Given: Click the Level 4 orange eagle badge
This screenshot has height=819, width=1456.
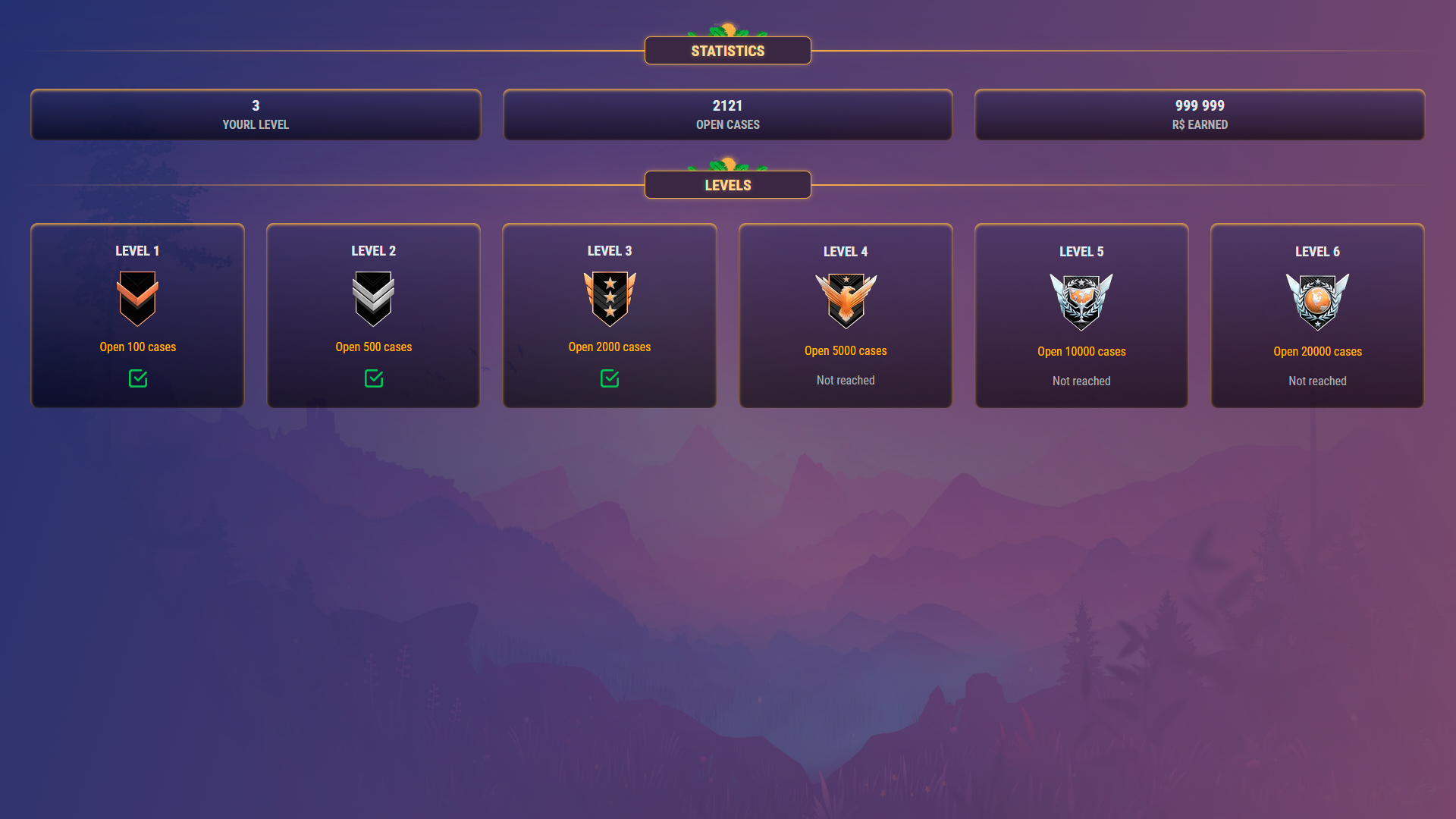Looking at the screenshot, I should [846, 302].
